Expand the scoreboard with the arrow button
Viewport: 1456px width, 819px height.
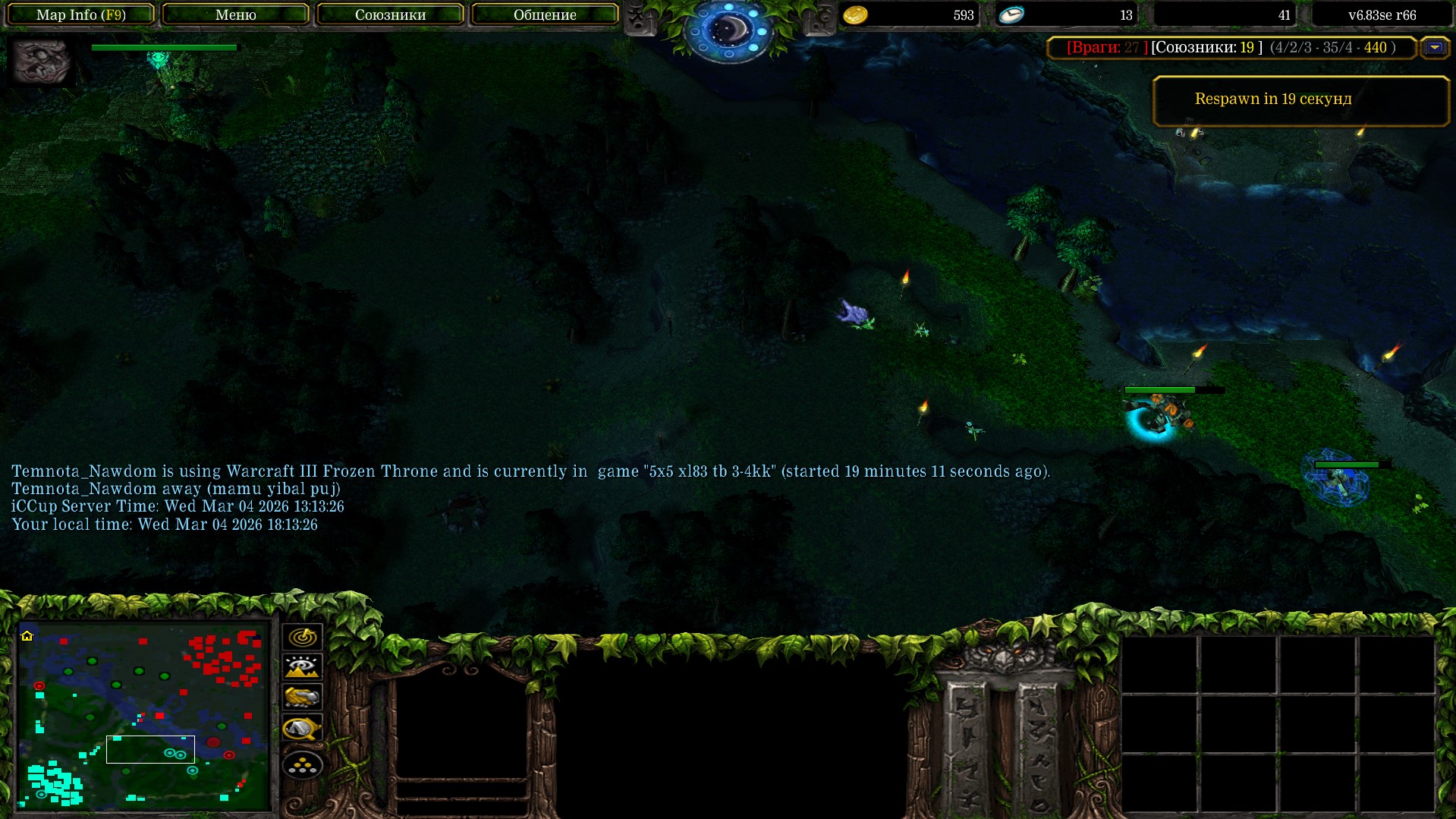coord(1434,47)
